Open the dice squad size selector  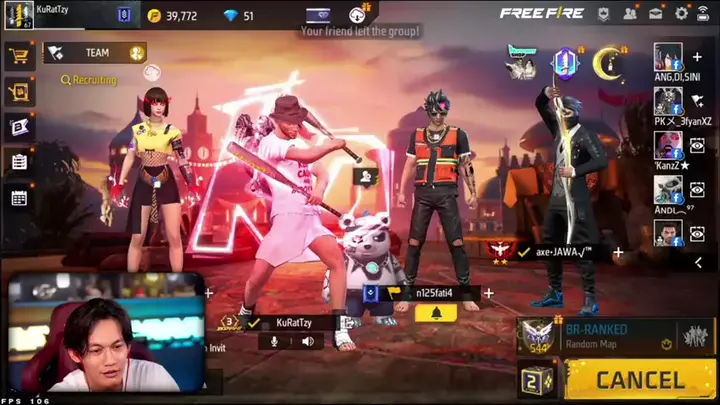pos(537,381)
